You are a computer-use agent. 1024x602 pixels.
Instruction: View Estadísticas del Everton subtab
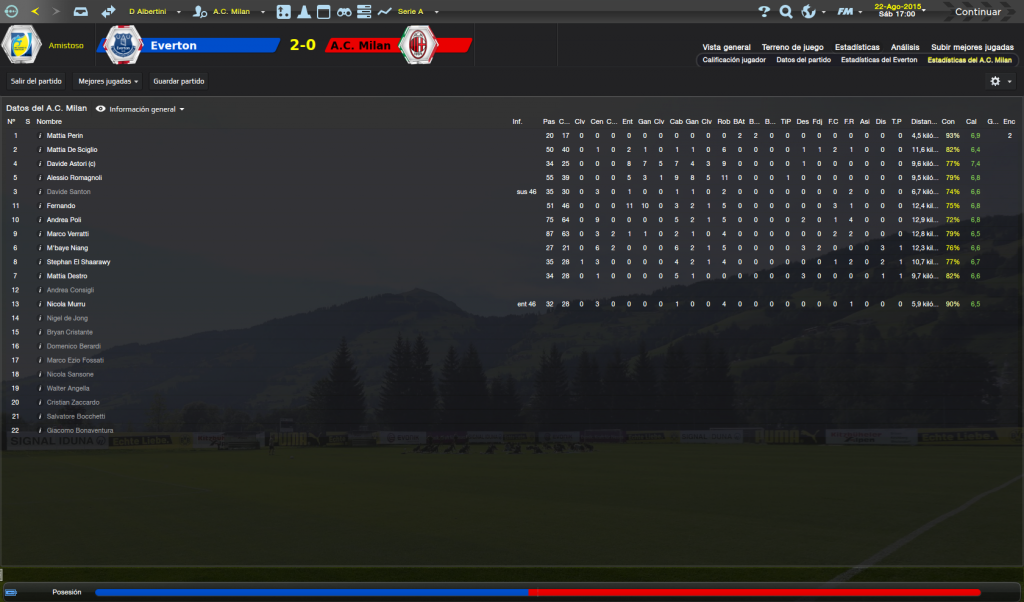[x=879, y=60]
